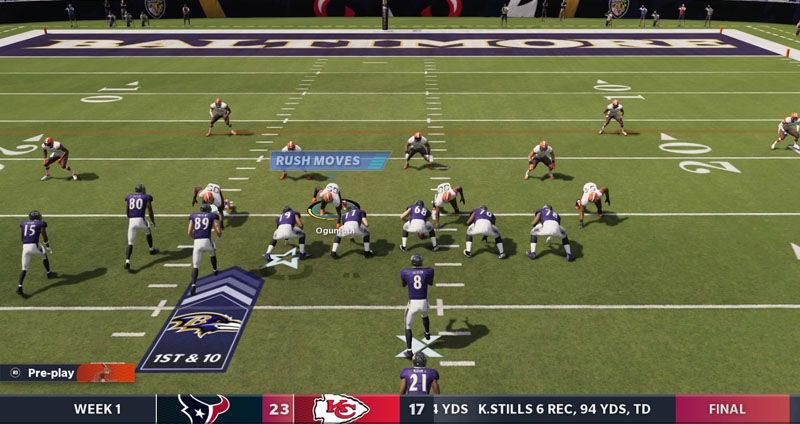Select the Rush Moves banner
This screenshot has width=800, height=424.
[x=329, y=161]
